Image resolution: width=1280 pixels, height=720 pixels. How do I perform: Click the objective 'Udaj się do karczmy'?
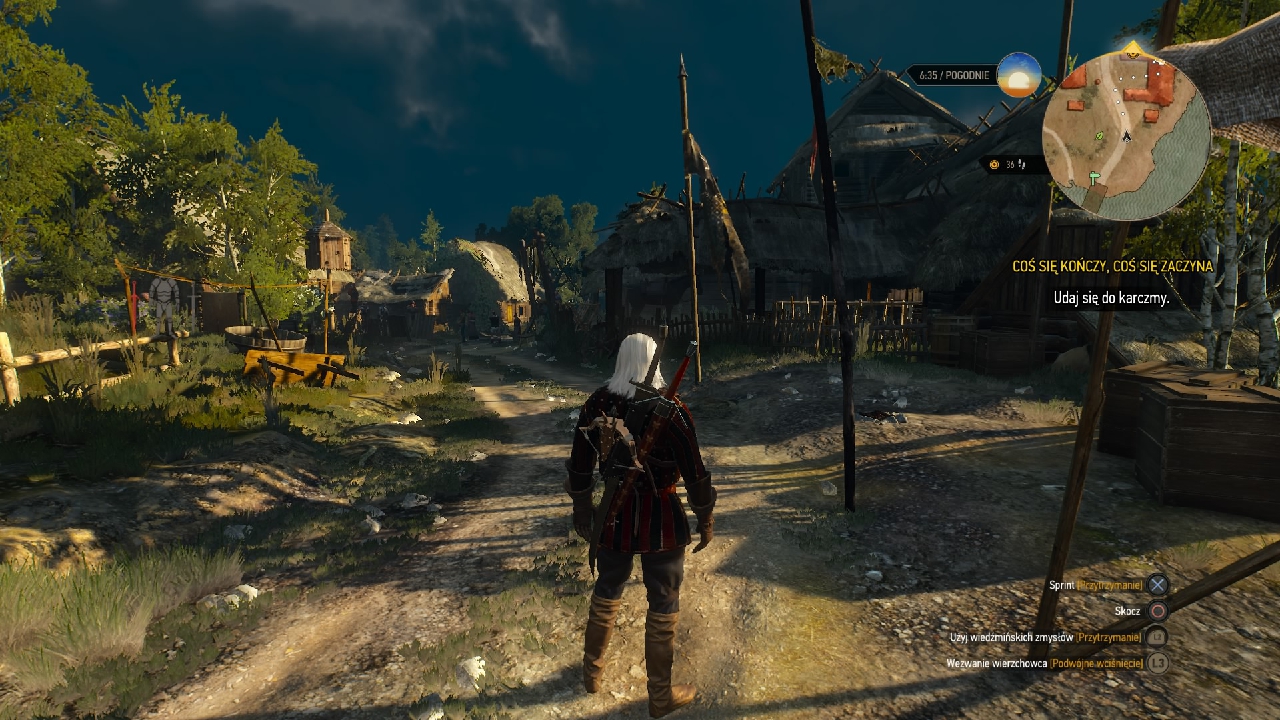[x=1111, y=298]
